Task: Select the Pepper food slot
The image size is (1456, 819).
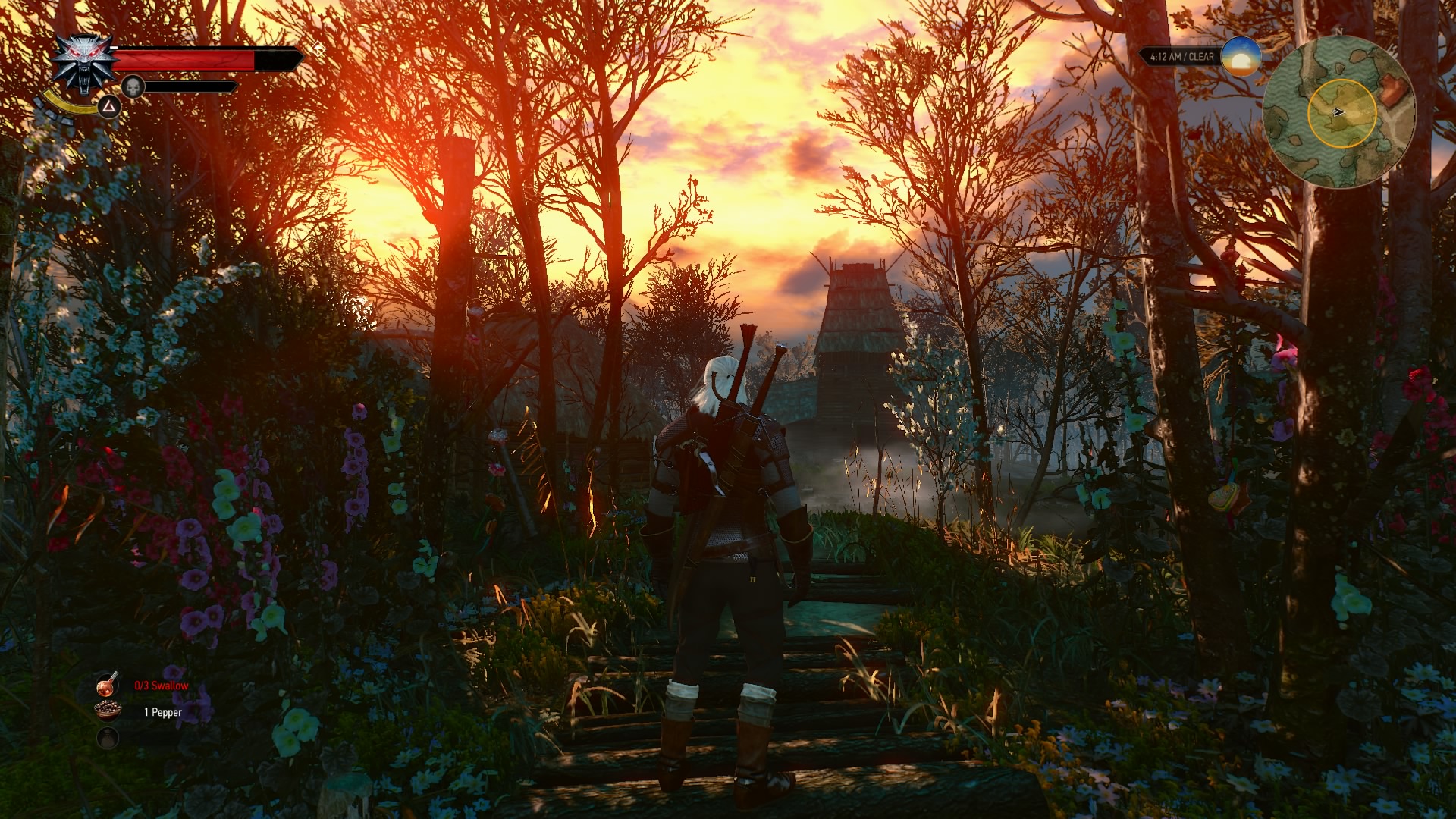Action: (x=108, y=711)
